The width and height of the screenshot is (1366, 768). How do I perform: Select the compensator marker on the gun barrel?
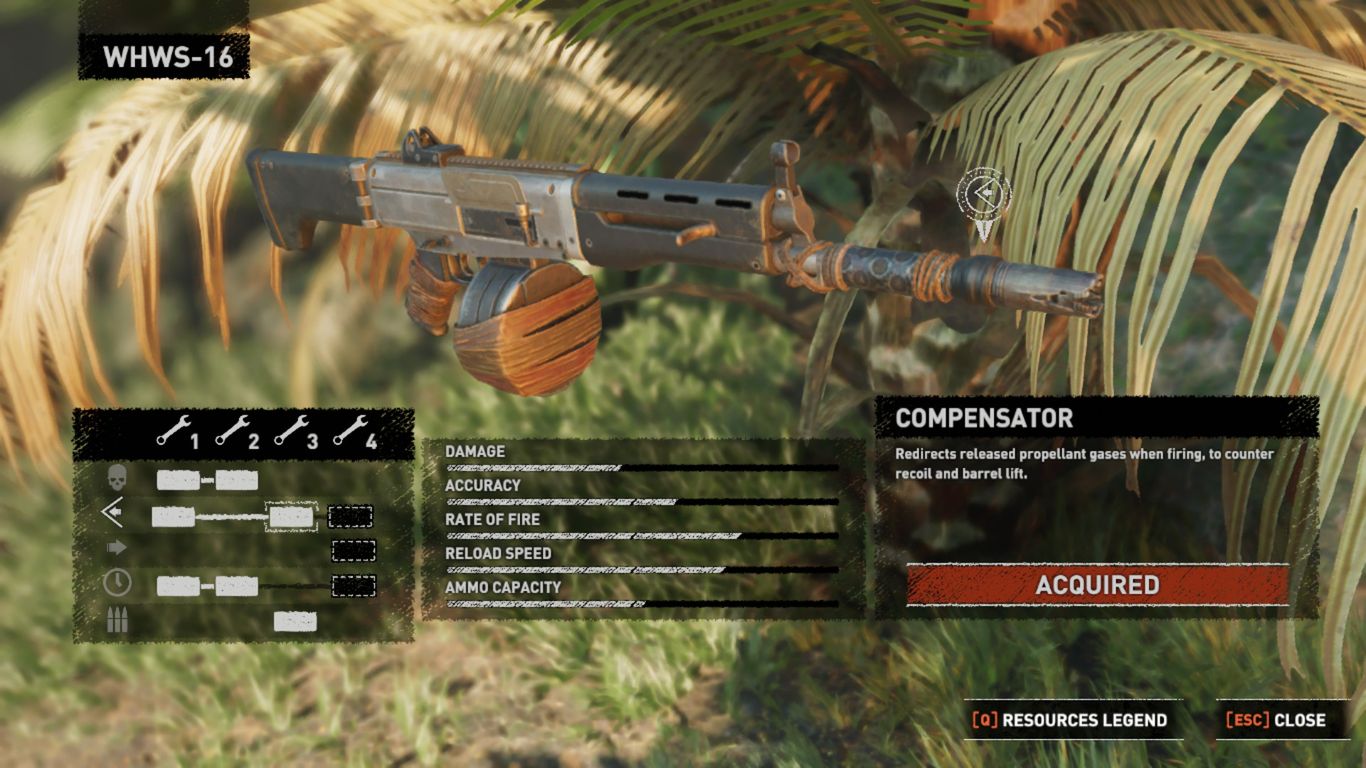click(983, 192)
